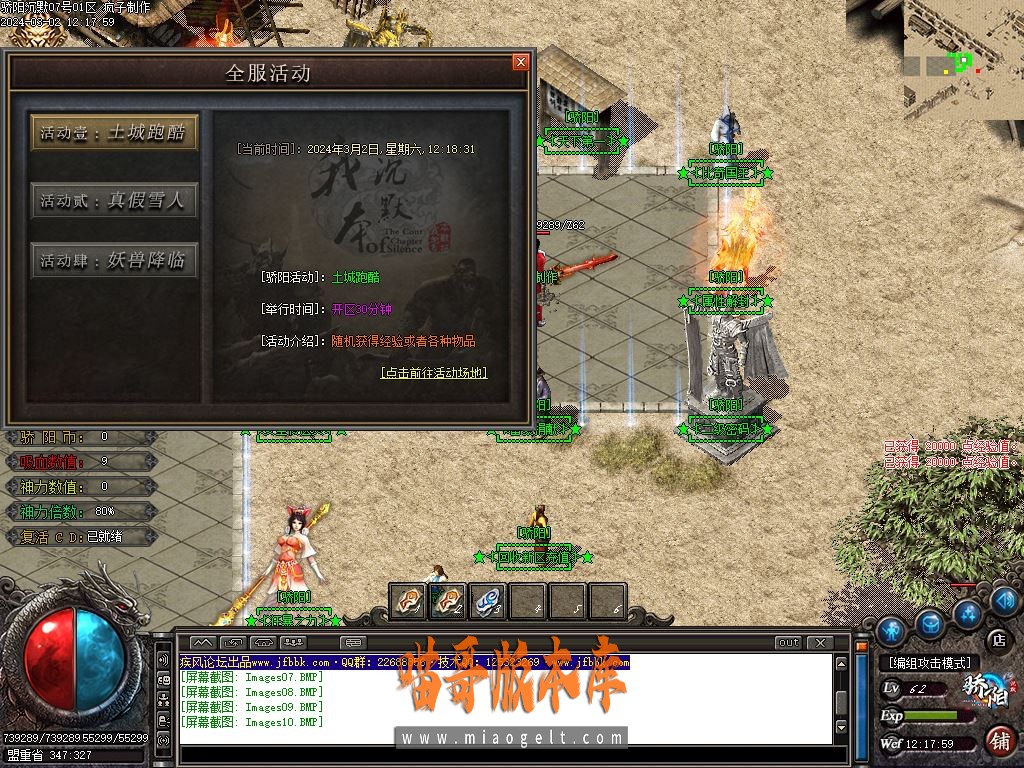Switch to 活动贰：真假雪人 event
The height and width of the screenshot is (768, 1024).
click(x=114, y=200)
